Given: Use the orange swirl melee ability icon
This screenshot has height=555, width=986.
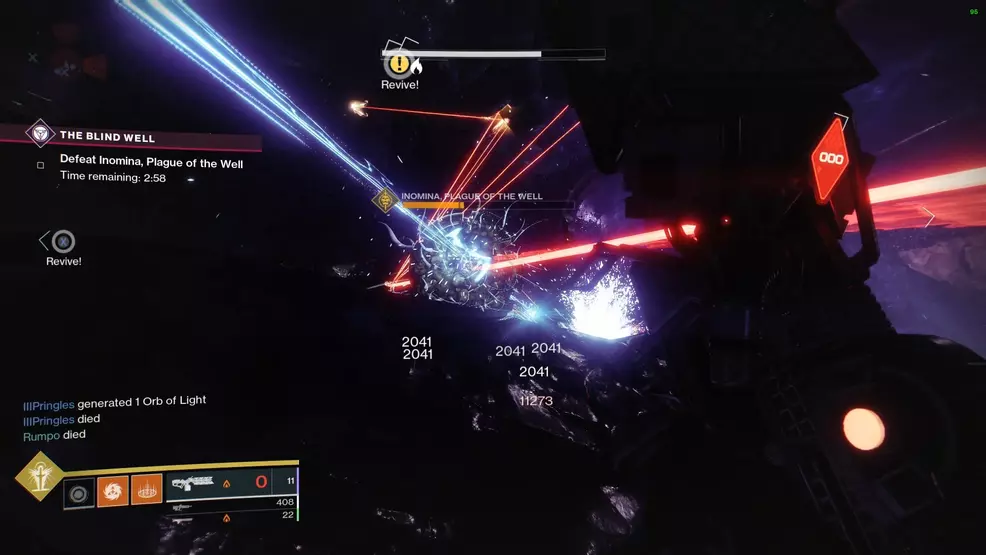Looking at the screenshot, I should [112, 491].
